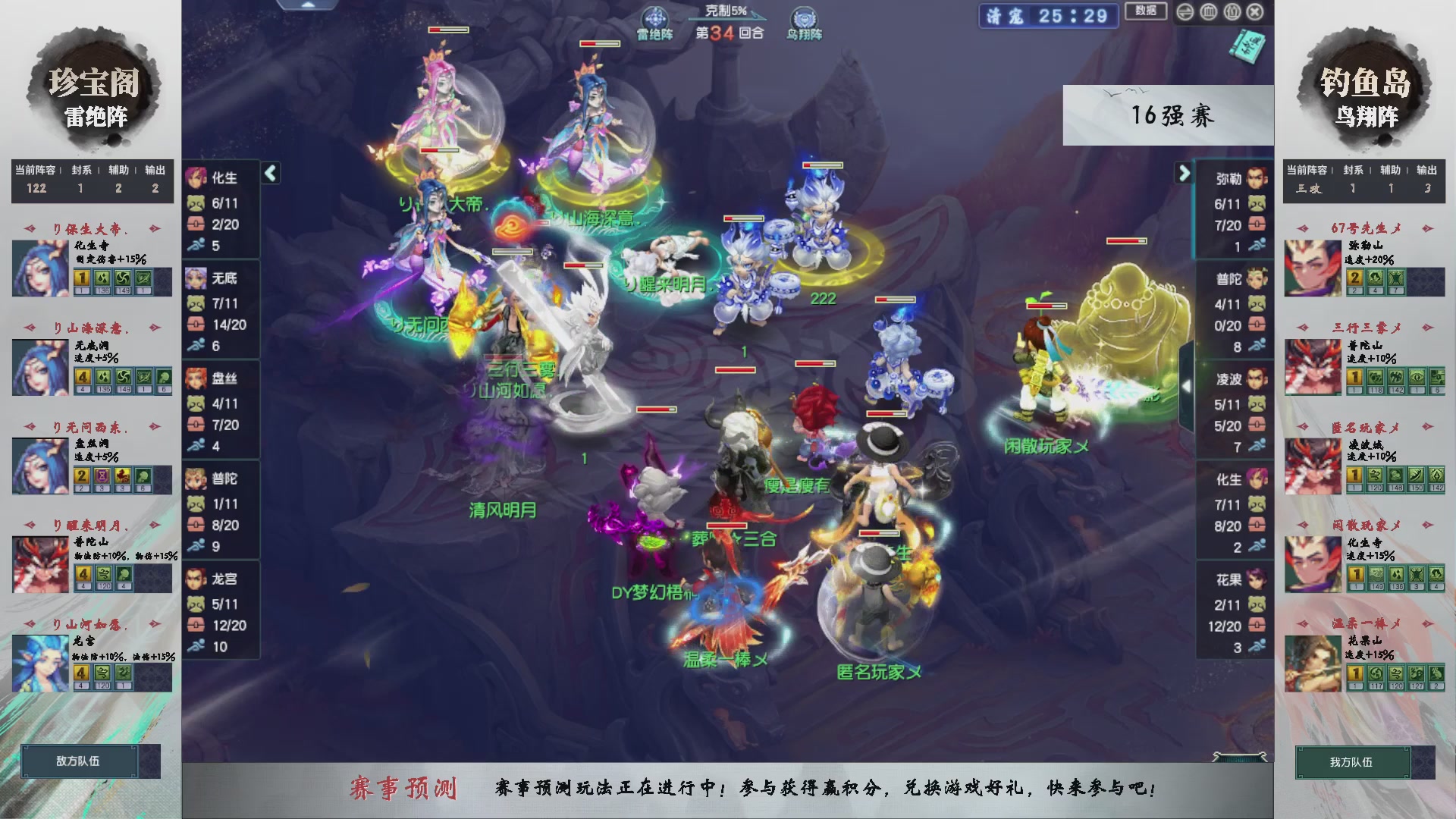The width and height of the screenshot is (1456, 819).
Task: Open the 数据 panel at top right
Action: 1145,12
